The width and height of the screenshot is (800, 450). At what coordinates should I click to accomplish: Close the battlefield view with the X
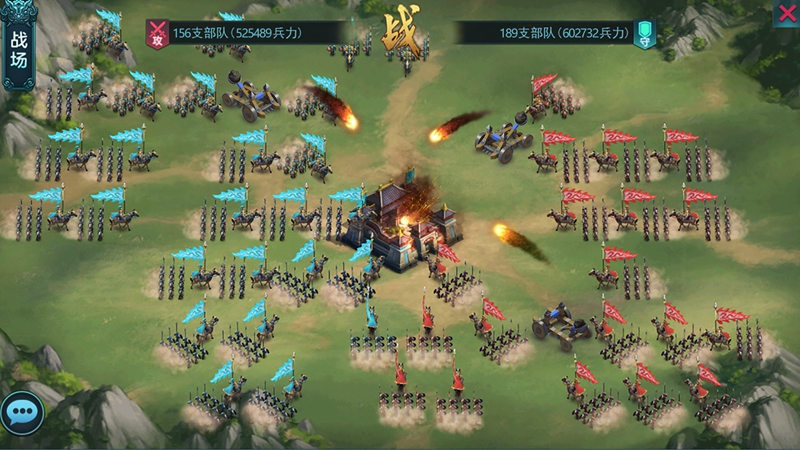click(787, 13)
